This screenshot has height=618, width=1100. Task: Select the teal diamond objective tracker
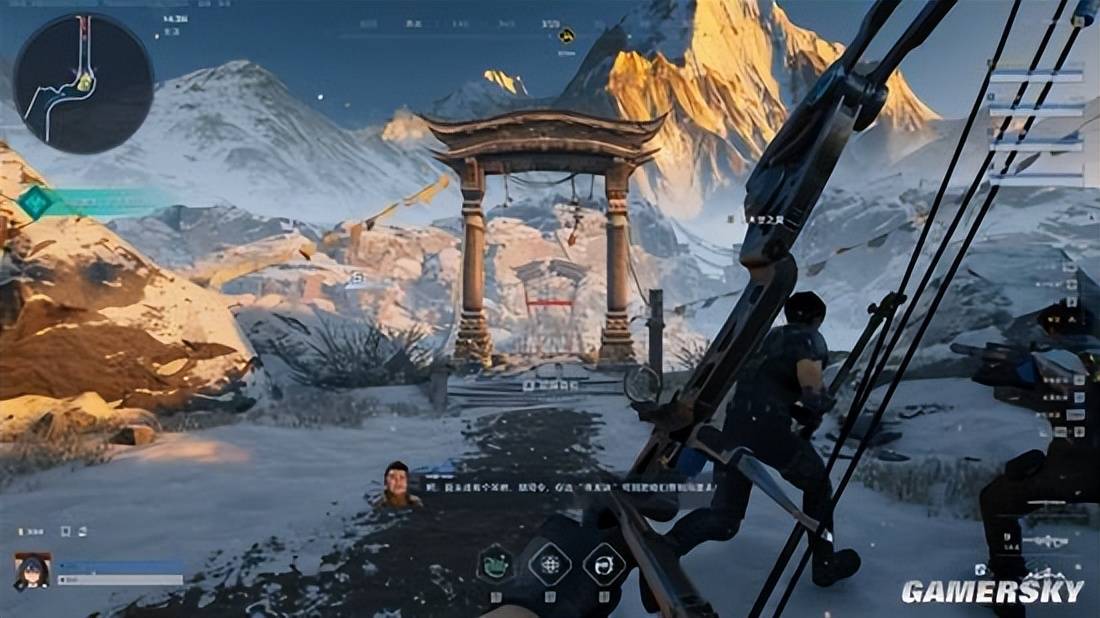37,202
